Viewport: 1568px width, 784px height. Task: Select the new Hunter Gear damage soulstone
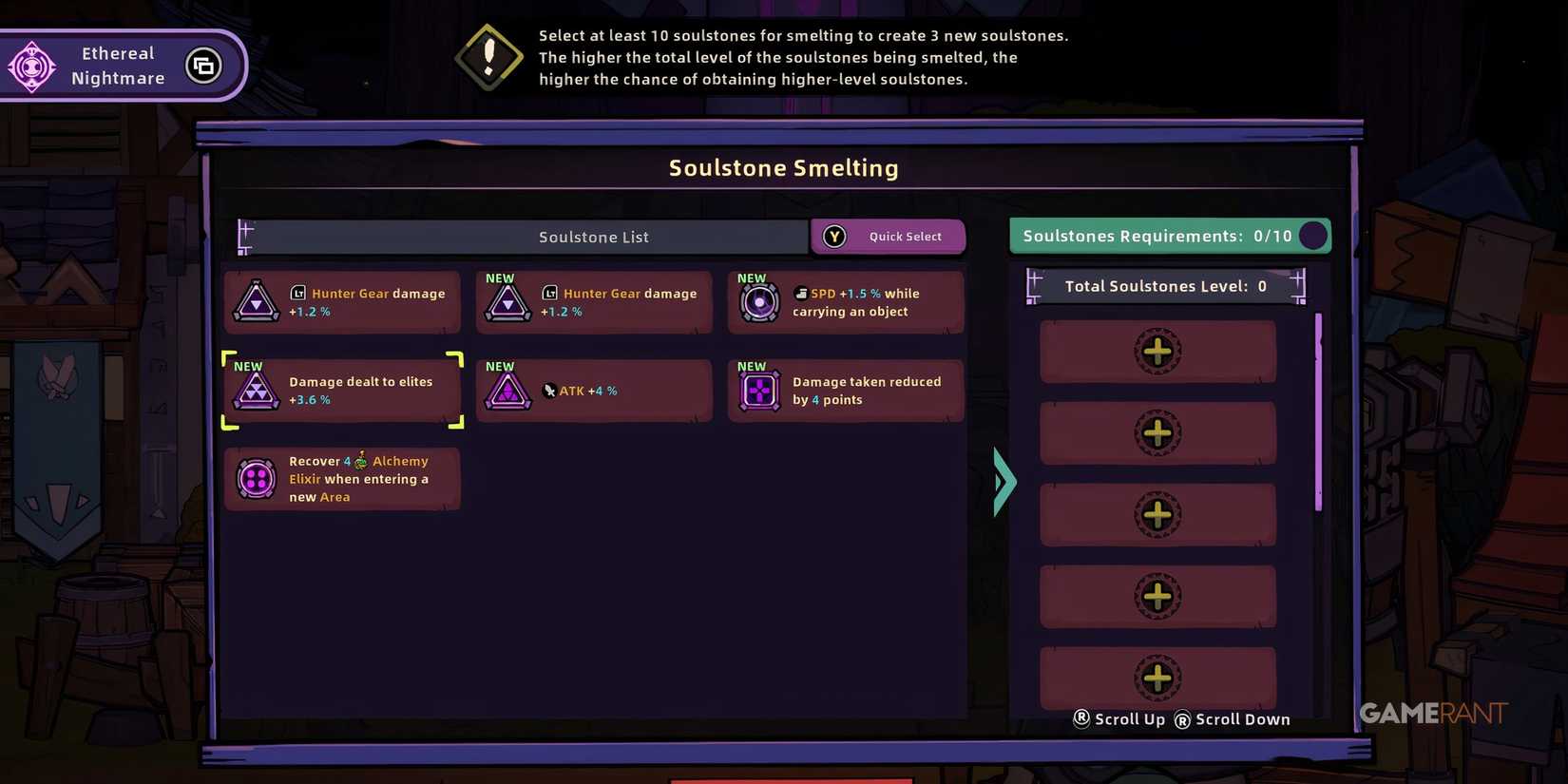(x=593, y=302)
